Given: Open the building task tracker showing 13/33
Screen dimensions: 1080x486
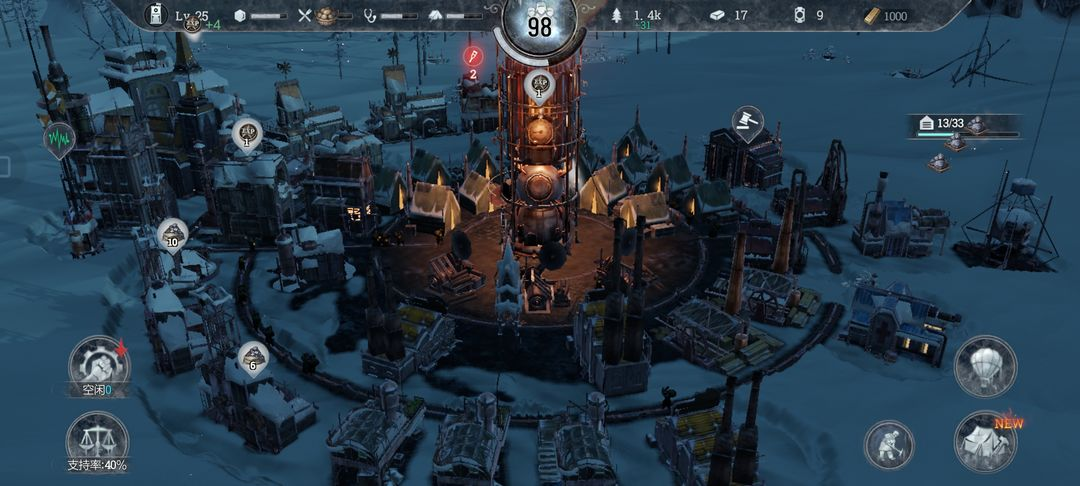Looking at the screenshot, I should [x=963, y=125].
